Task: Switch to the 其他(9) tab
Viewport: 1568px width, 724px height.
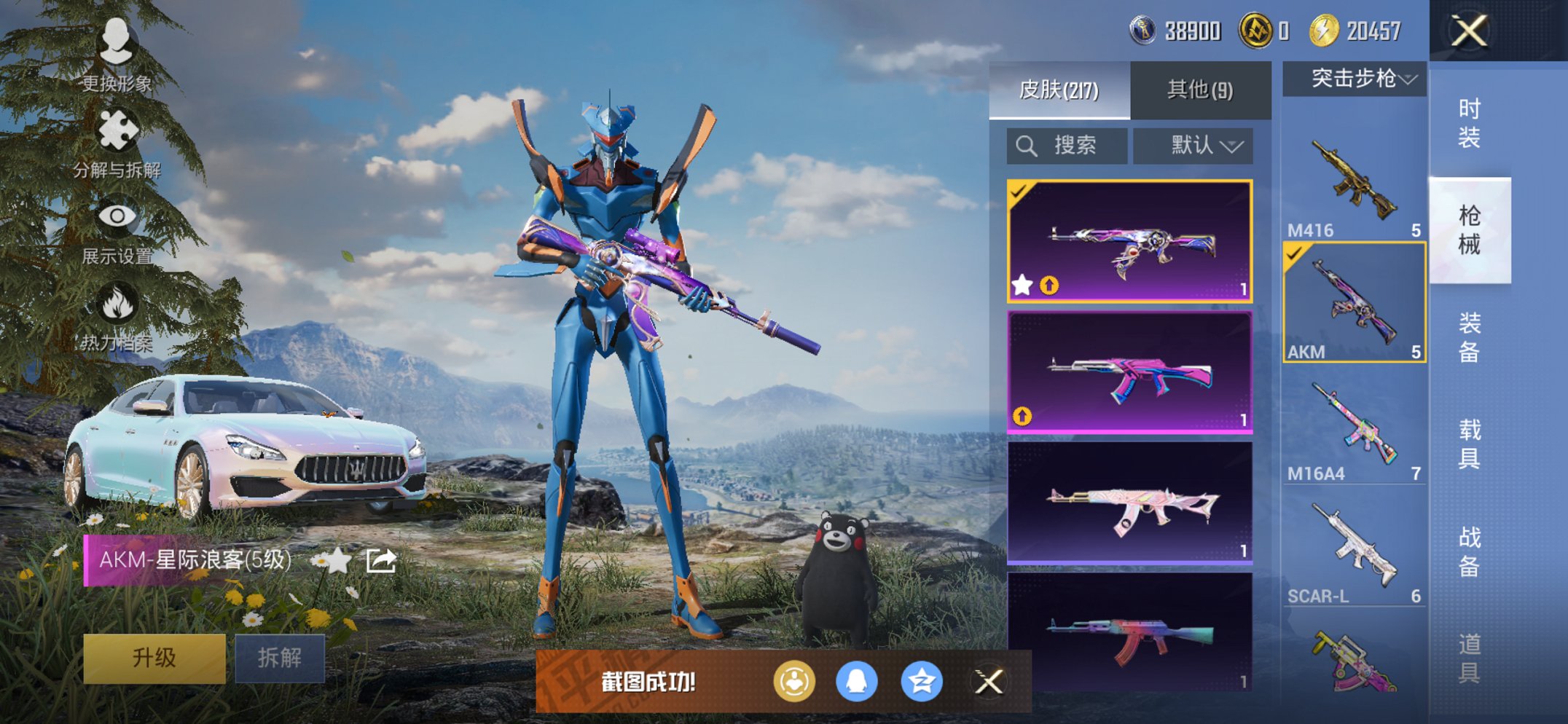Action: pyautogui.click(x=1200, y=89)
